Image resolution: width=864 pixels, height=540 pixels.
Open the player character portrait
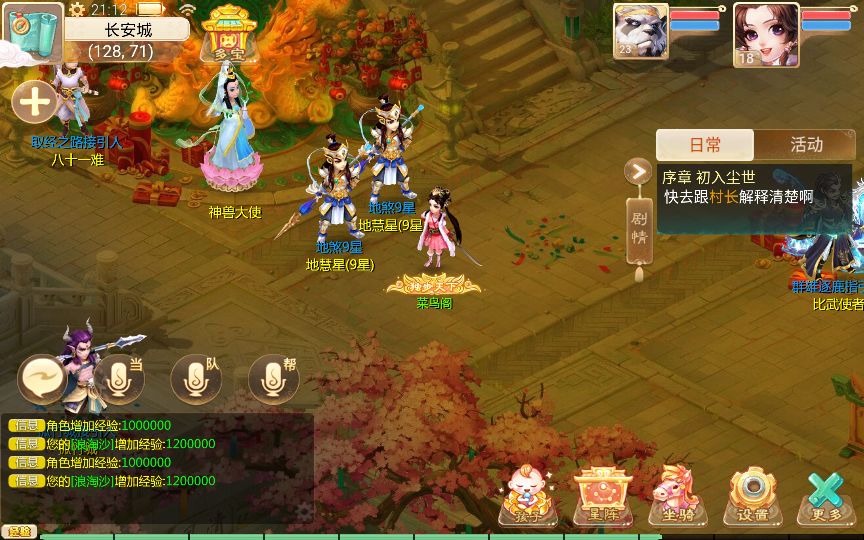pyautogui.click(x=765, y=34)
